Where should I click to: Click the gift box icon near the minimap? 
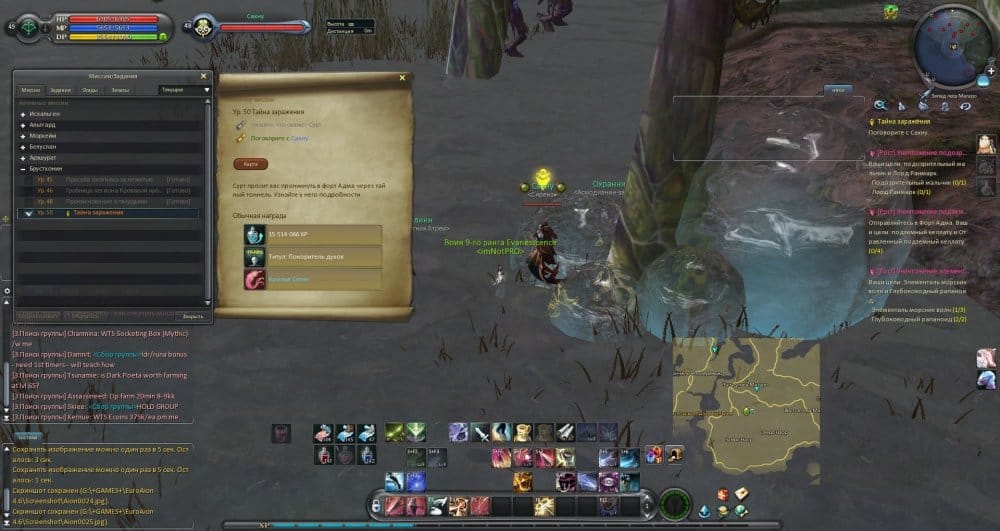[890, 11]
